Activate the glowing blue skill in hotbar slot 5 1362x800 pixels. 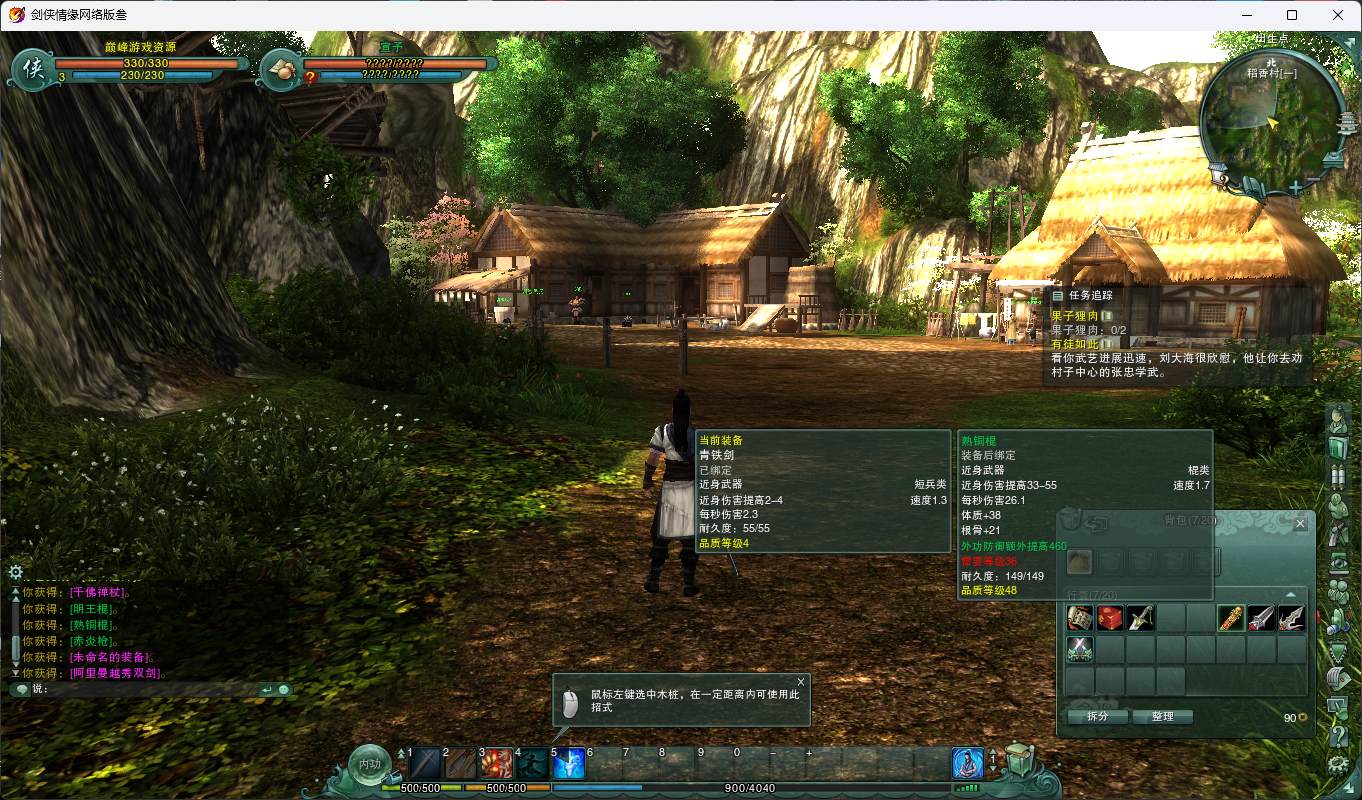(567, 764)
